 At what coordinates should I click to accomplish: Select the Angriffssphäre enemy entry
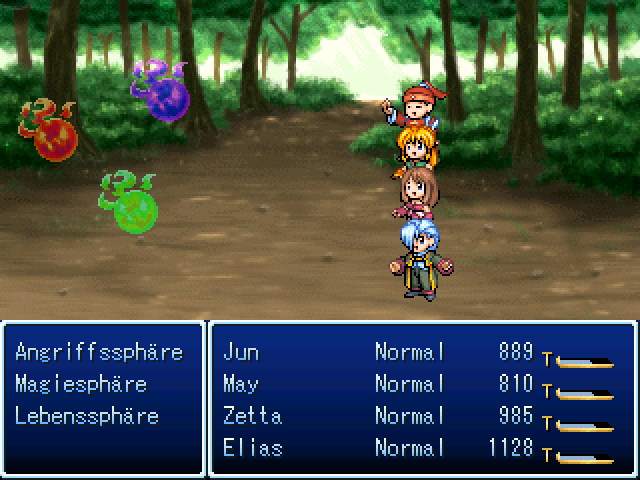pos(99,352)
